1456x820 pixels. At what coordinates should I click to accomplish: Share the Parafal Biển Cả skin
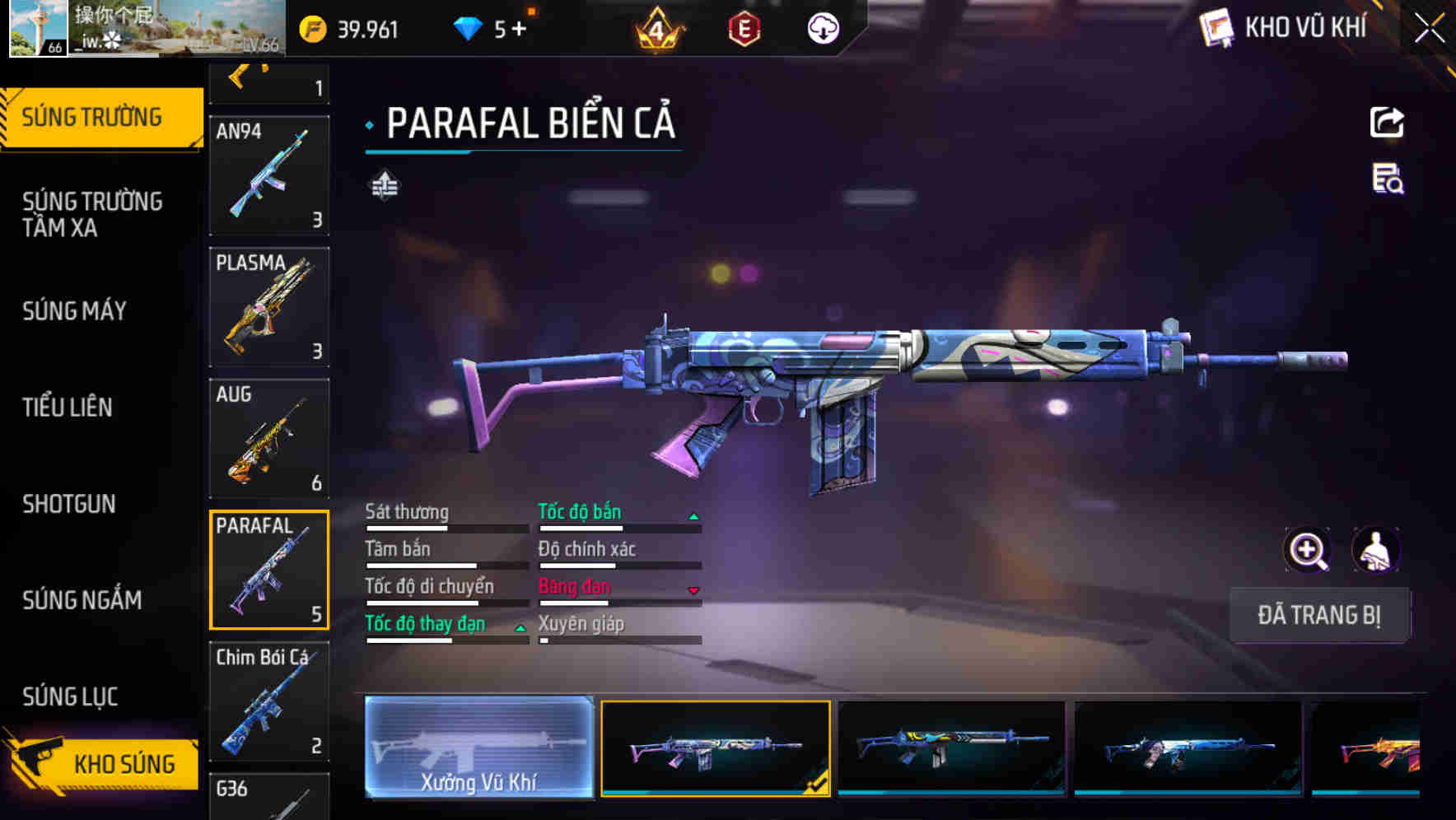(1388, 122)
